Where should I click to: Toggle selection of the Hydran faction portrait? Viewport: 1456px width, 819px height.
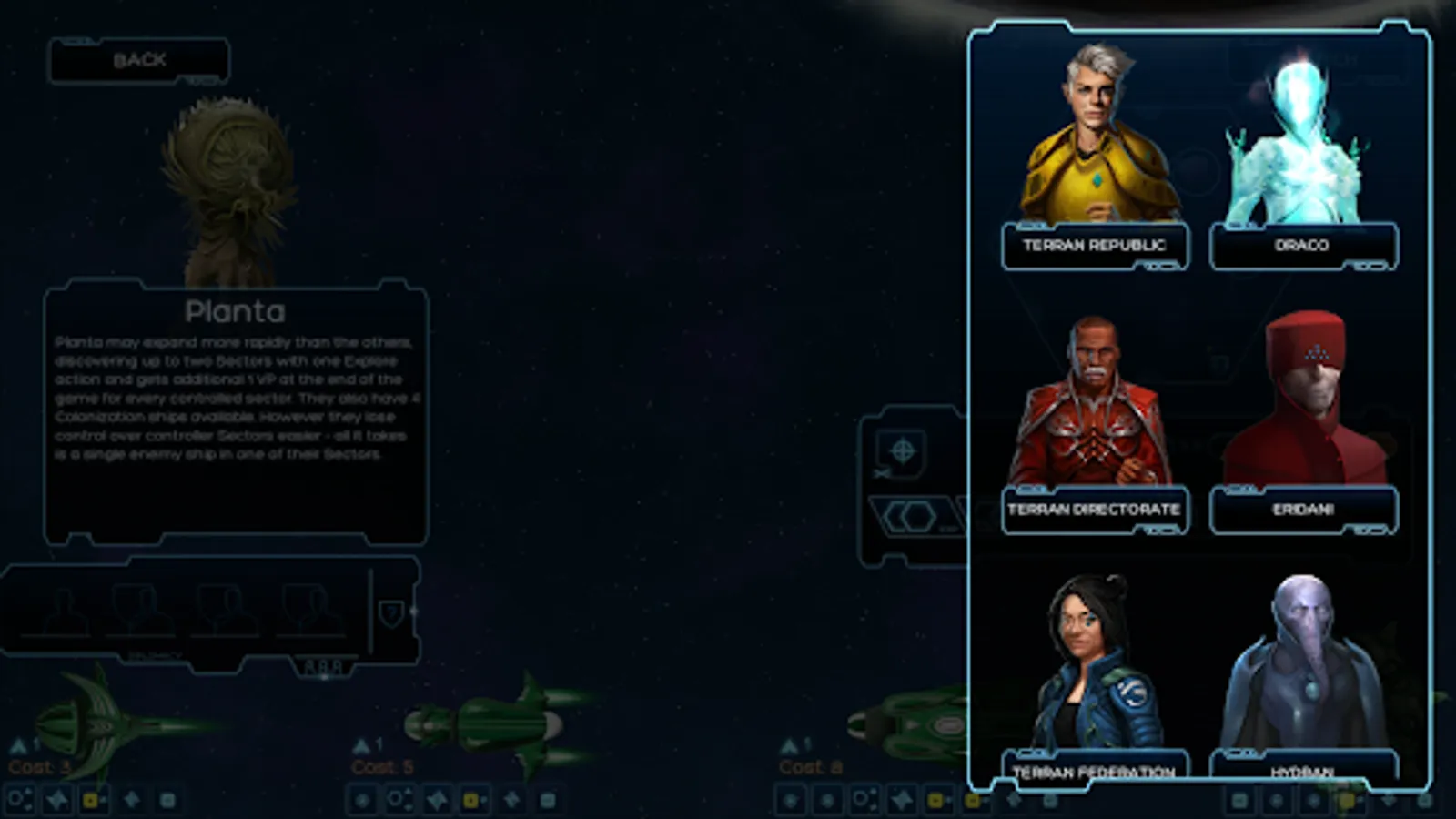pyautogui.click(x=1303, y=660)
